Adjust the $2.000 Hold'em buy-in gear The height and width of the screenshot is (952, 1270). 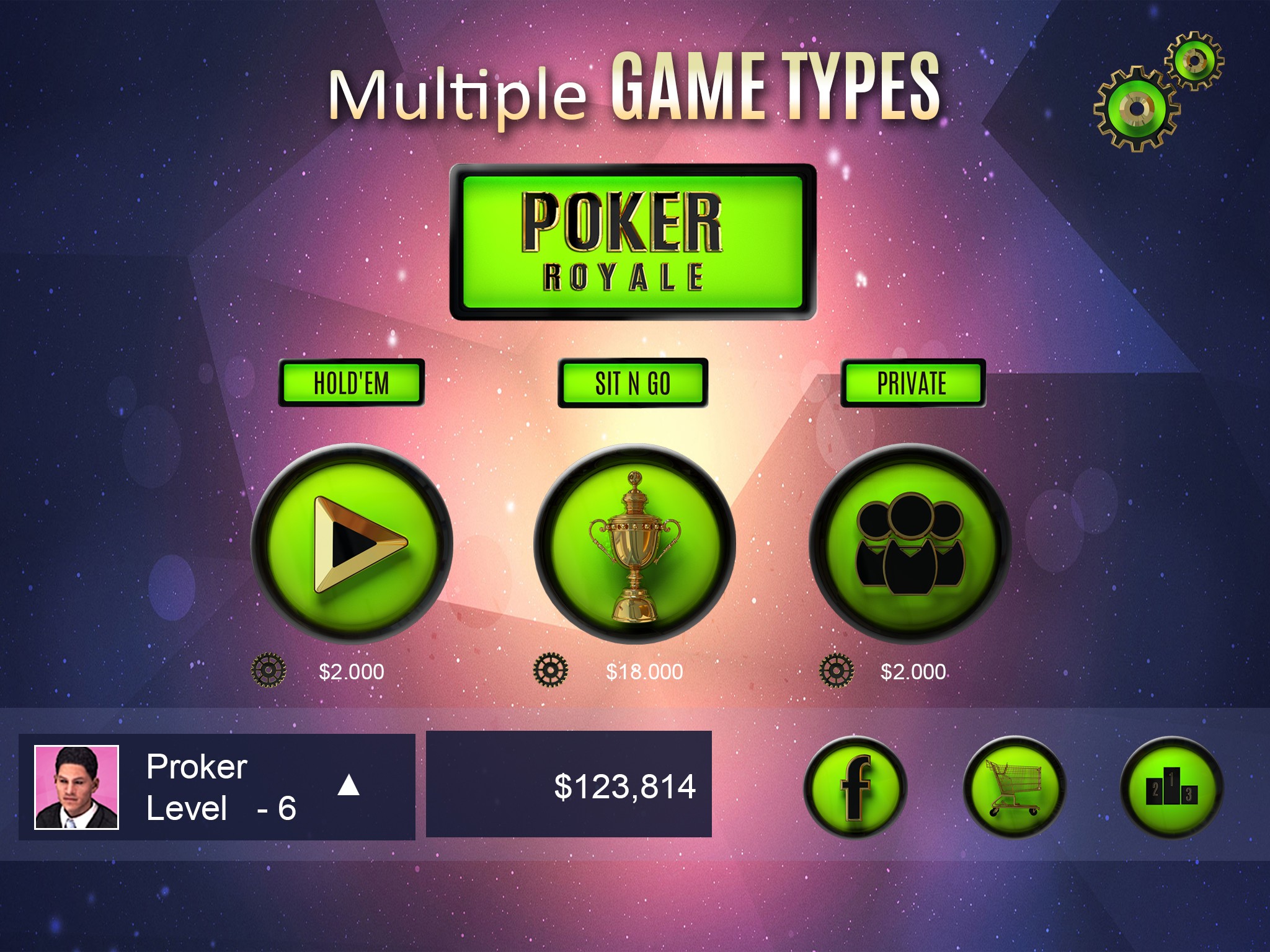tap(269, 670)
